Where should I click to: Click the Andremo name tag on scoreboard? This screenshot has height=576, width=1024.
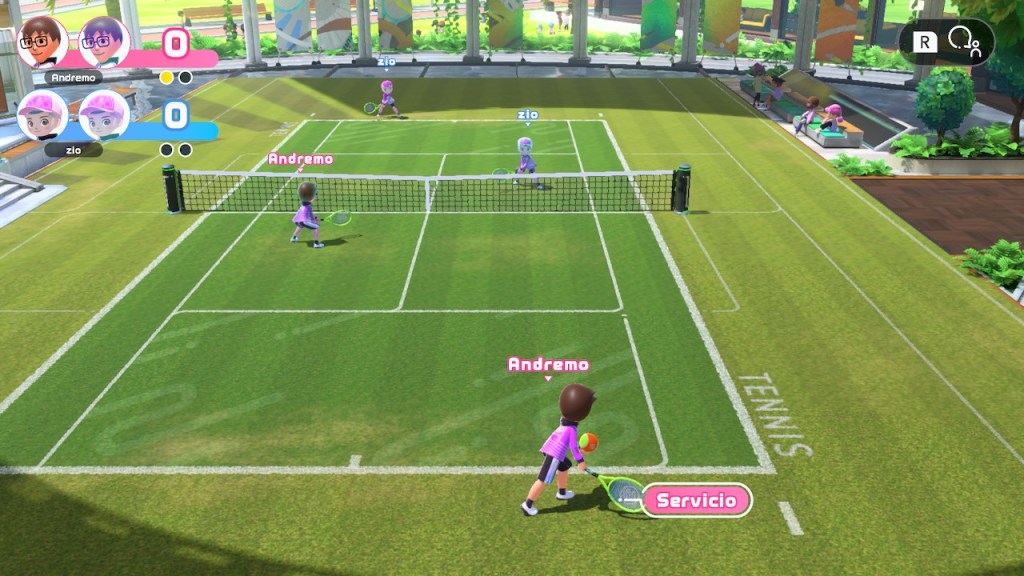coord(73,77)
